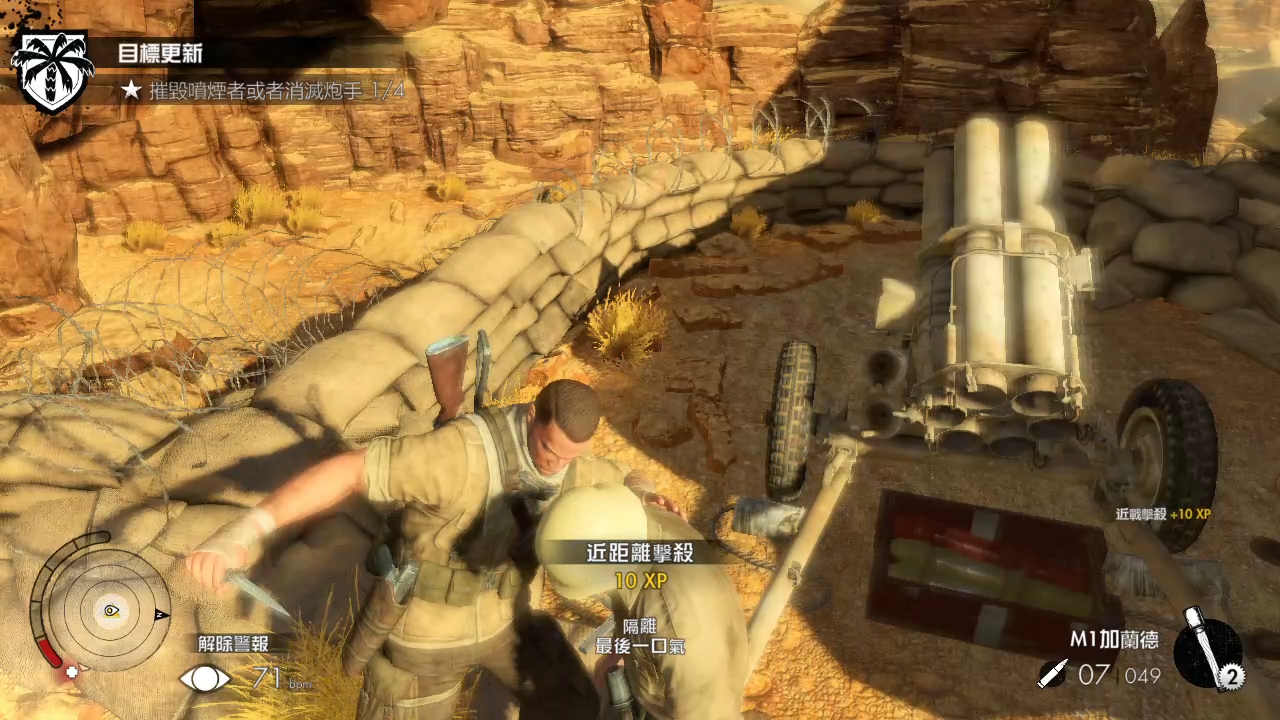This screenshot has height=720, width=1280.
Task: Click the eye visibility indicator icon
Action: click(204, 679)
